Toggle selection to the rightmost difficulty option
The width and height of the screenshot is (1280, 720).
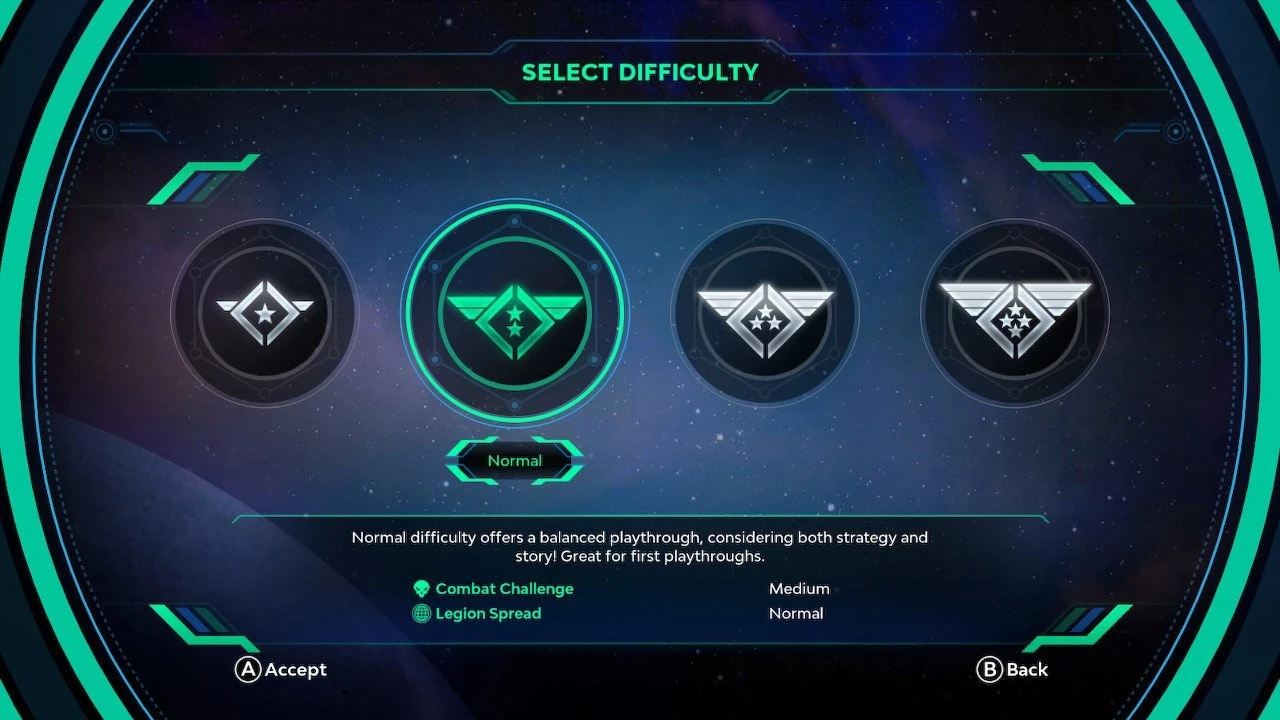pos(1016,313)
